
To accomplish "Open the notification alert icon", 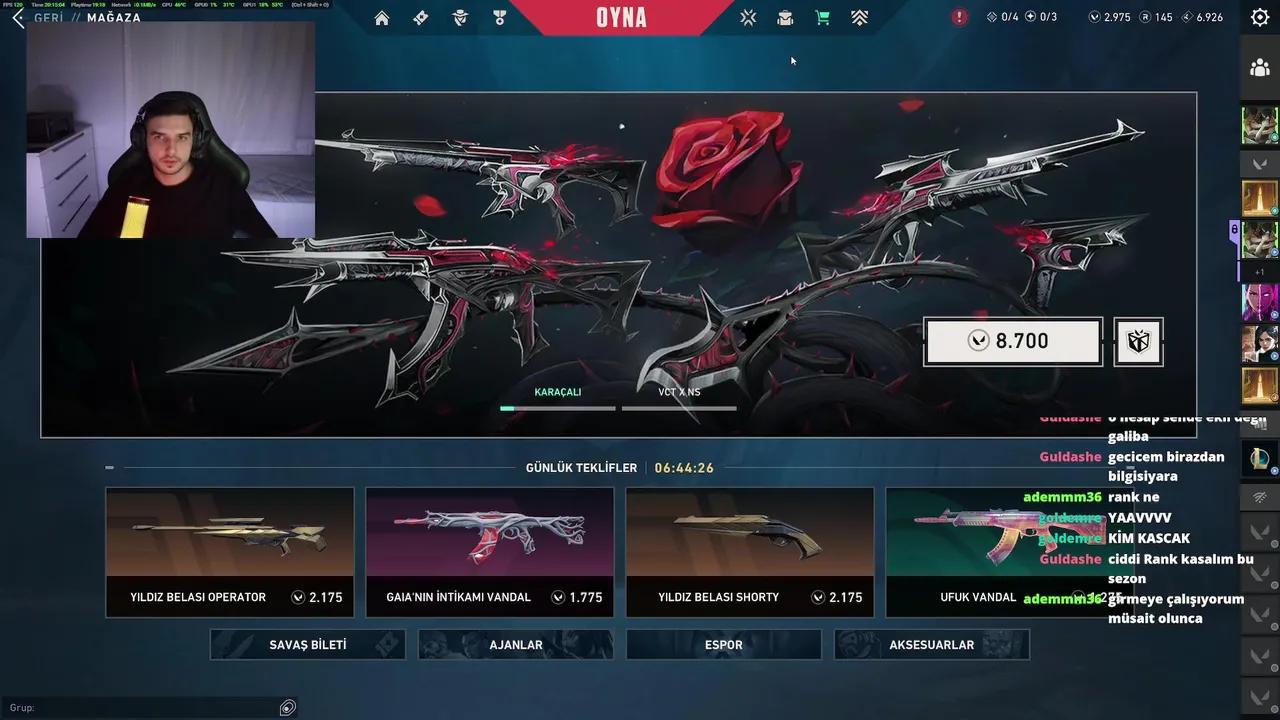I will tap(957, 17).
